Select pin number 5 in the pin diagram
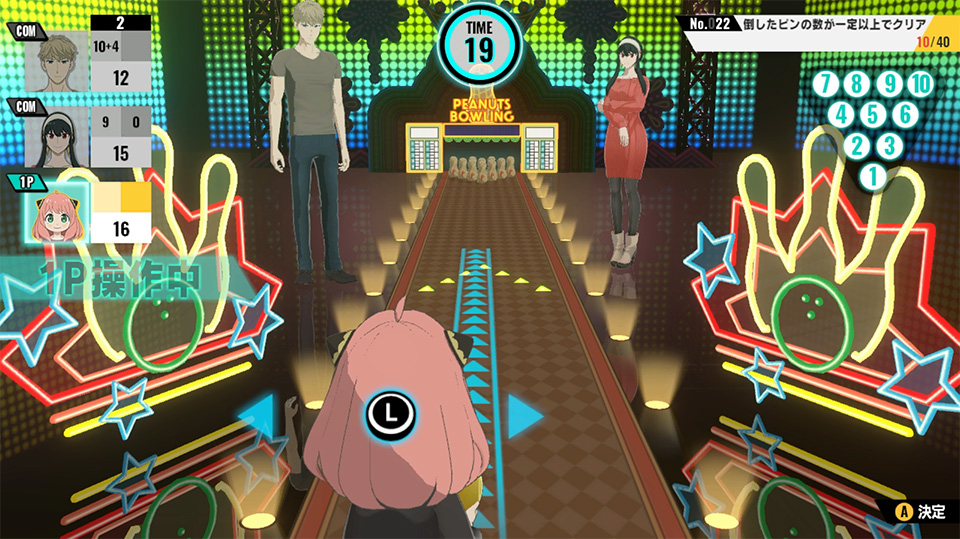 [x=873, y=115]
